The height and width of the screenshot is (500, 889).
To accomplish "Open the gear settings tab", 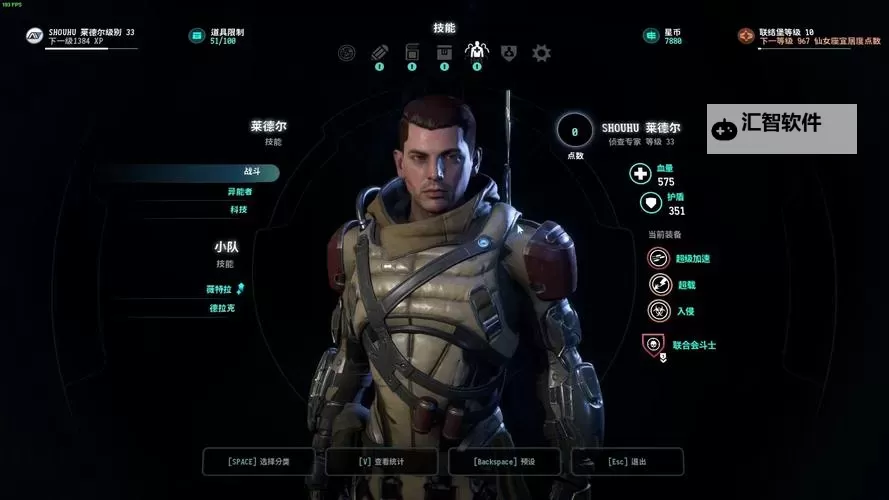I will click(x=541, y=52).
